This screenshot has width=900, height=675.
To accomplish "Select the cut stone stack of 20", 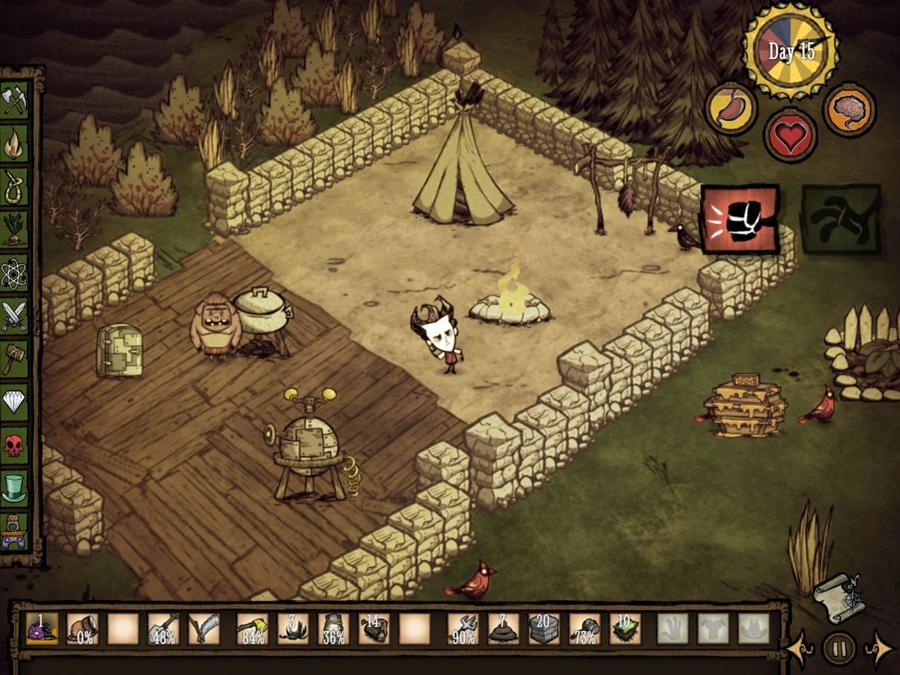I will (545, 628).
